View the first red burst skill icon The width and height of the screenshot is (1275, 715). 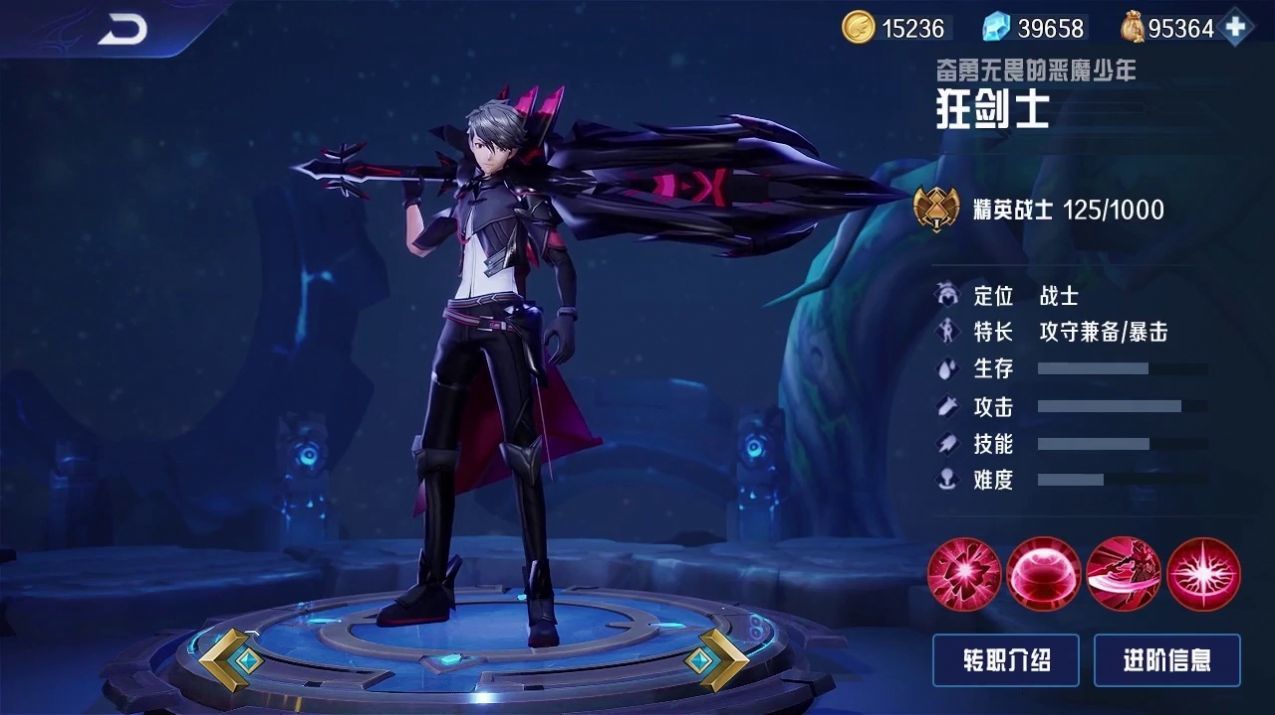[964, 573]
